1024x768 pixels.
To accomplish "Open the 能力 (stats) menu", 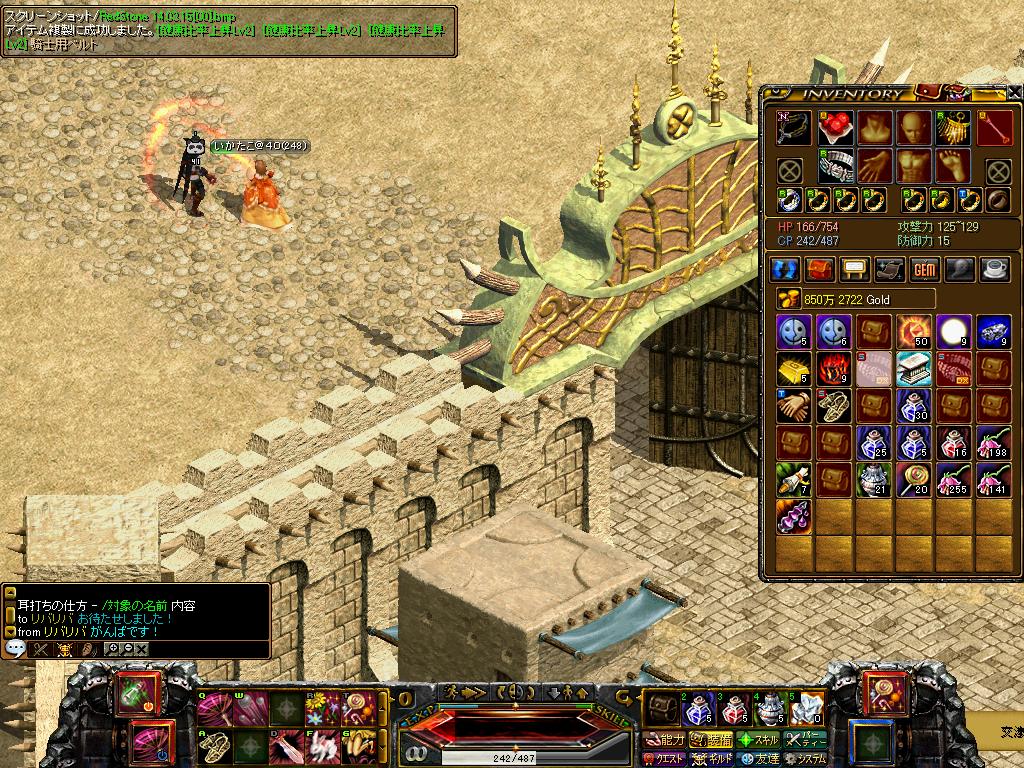I will coord(666,740).
